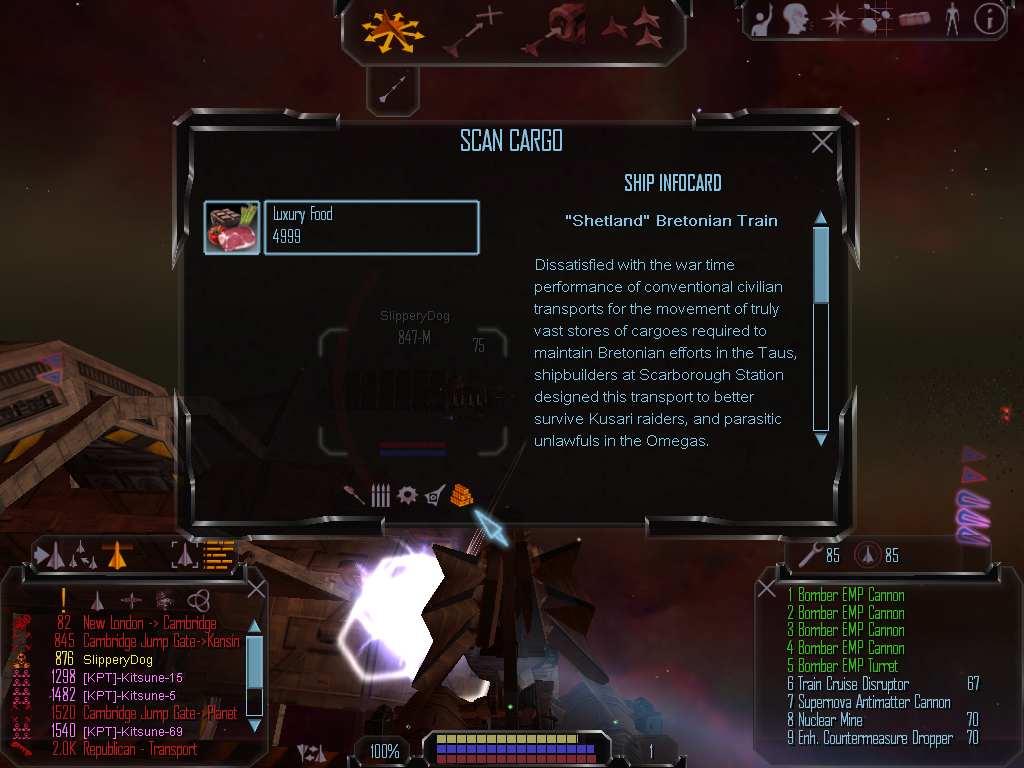Activate the Join Formation maneuver icon
Viewport: 1024px width, 768px height.
tap(632, 28)
